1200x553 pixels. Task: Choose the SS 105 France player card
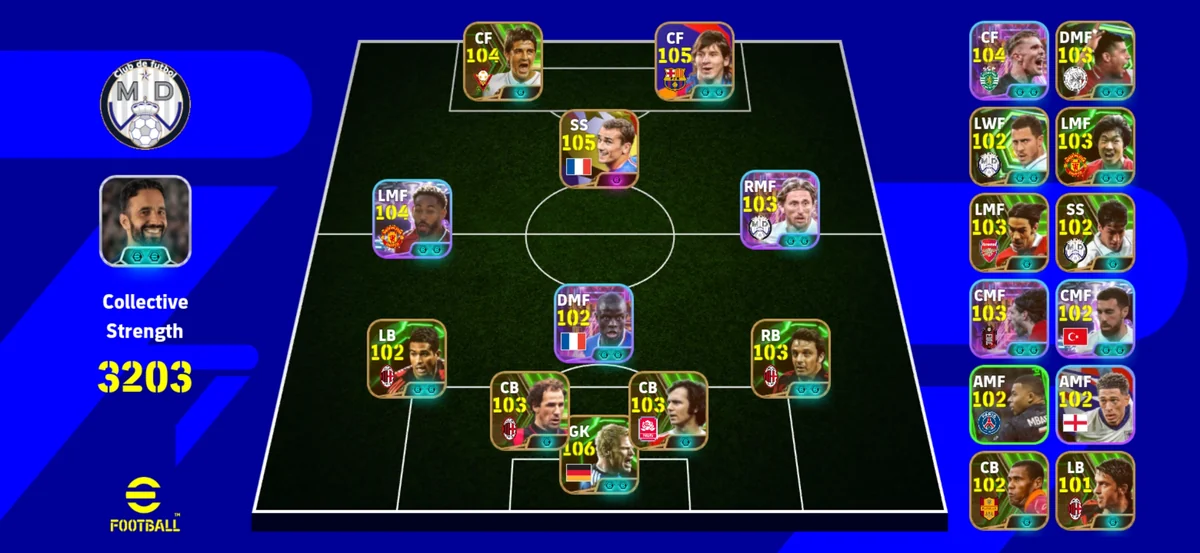(599, 148)
